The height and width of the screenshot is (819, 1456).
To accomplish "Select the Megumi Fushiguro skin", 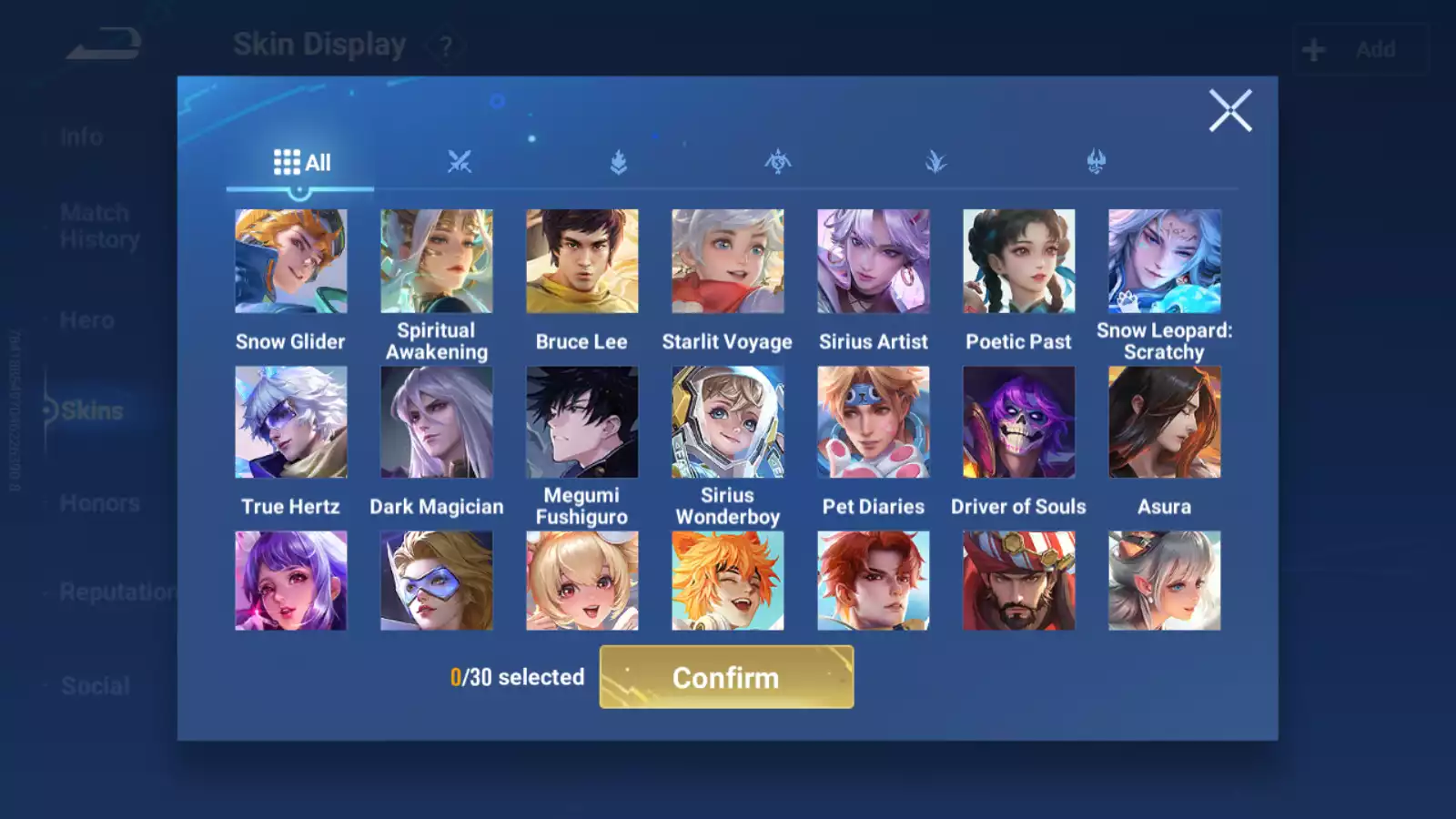I will 581,422.
